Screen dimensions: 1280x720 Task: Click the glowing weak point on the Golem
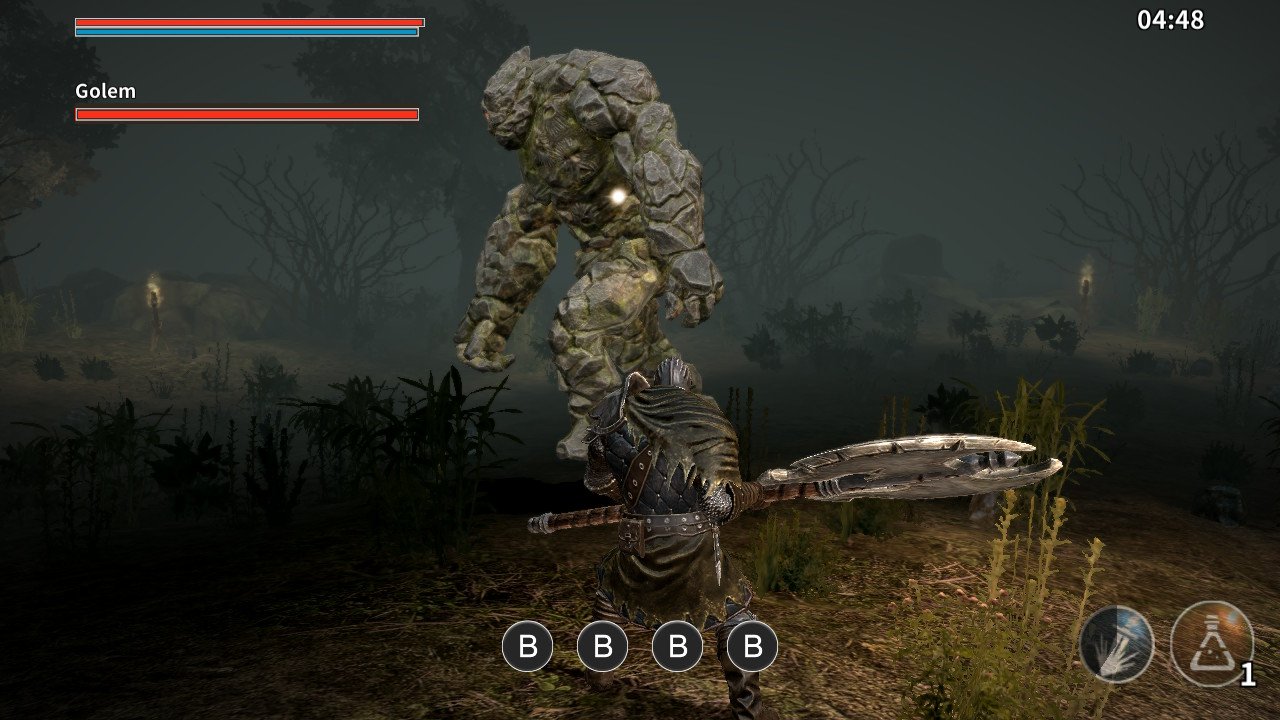point(616,194)
